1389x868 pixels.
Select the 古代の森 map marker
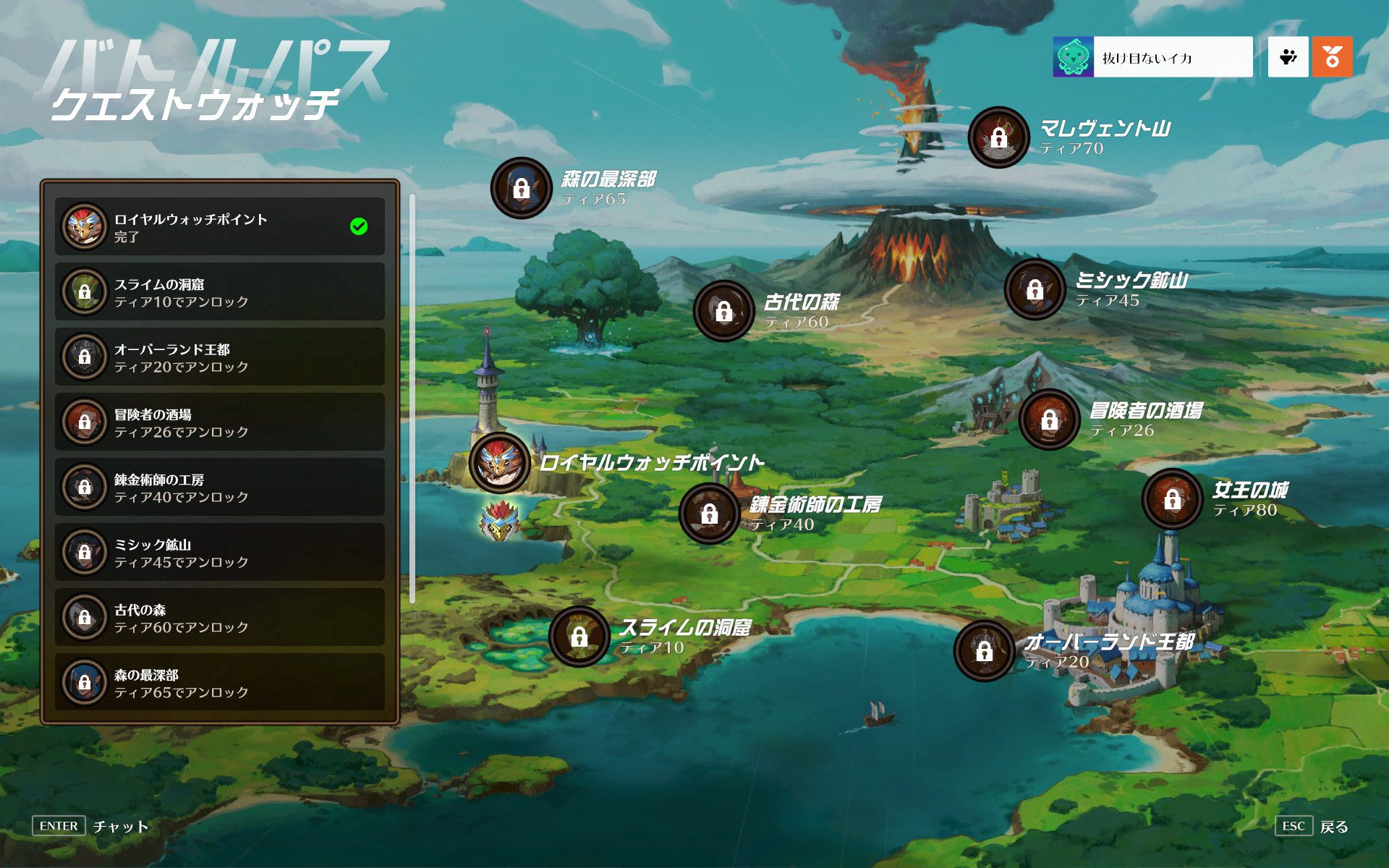click(723, 311)
